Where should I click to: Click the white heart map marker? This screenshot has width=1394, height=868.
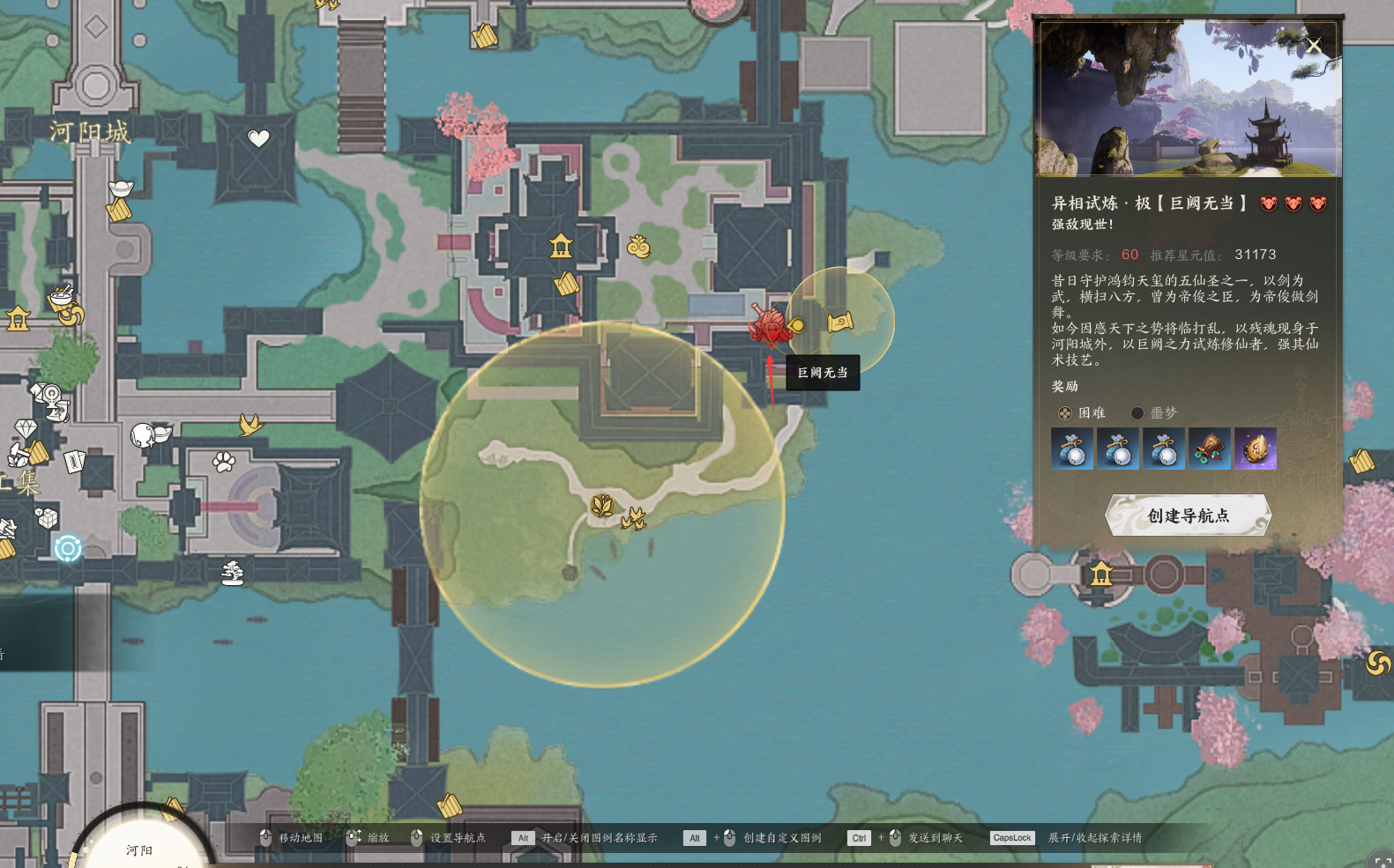pos(258,138)
